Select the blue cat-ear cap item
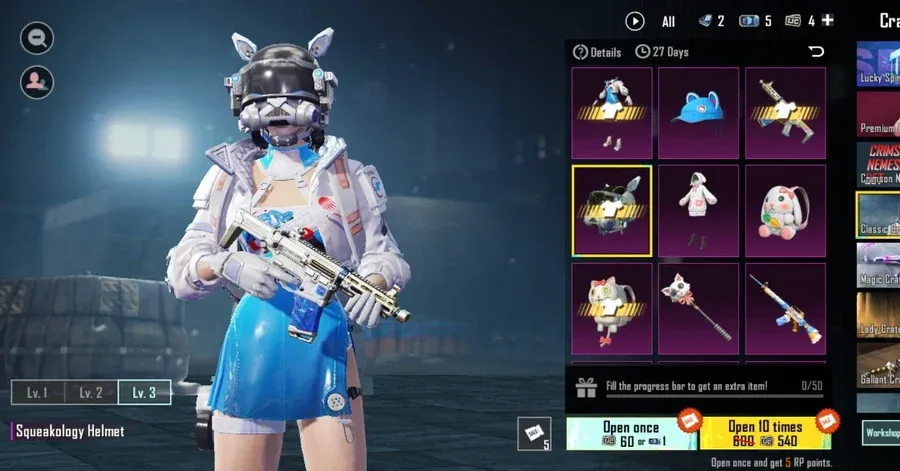 [698, 113]
